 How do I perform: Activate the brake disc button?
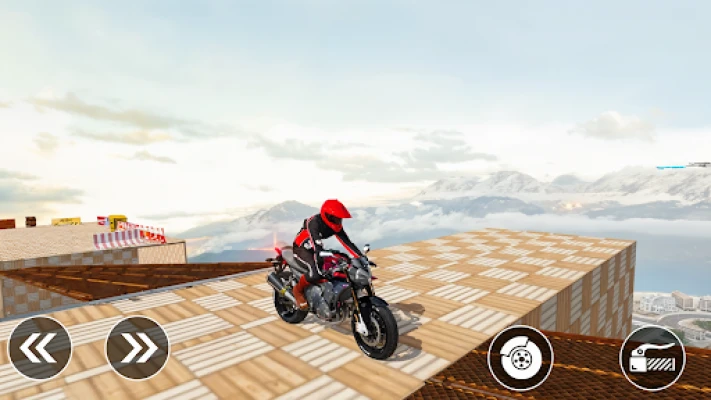pos(520,357)
